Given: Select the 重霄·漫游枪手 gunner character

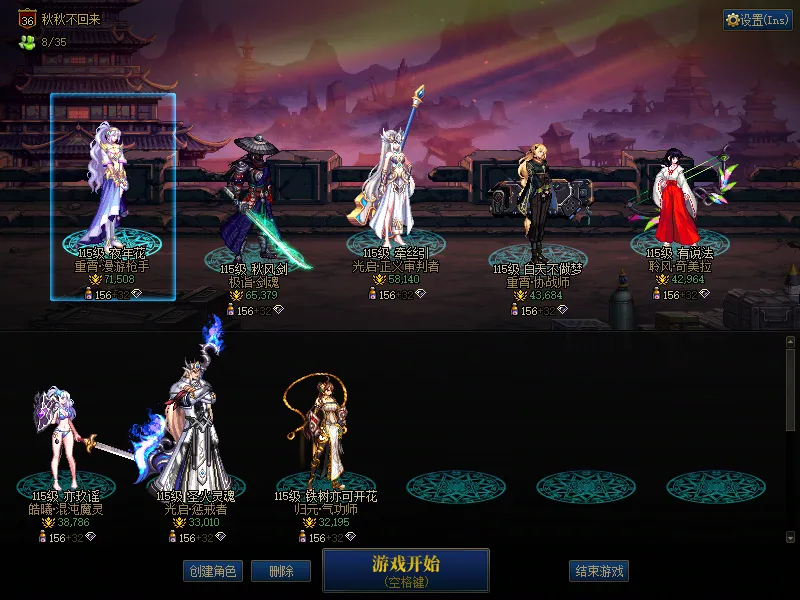Looking at the screenshot, I should [x=112, y=195].
